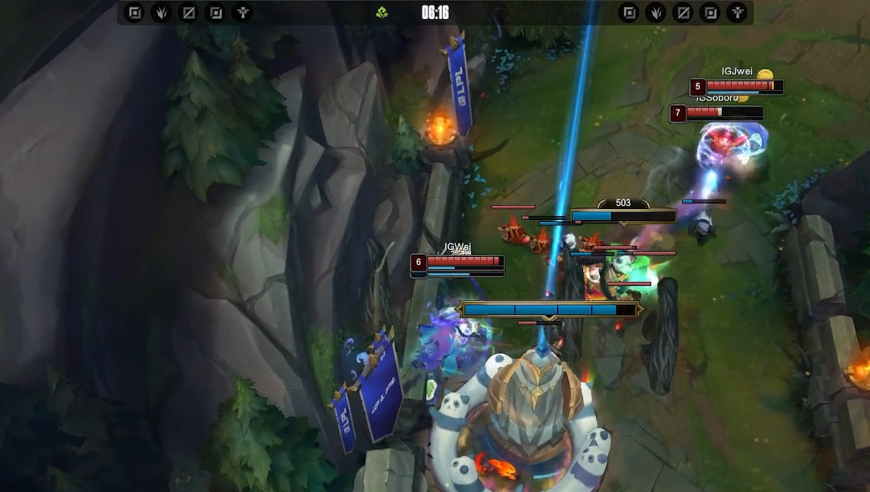This screenshot has height=492, width=870.
Task: Select blue team's bot lane role icon
Action: (x=215, y=13)
